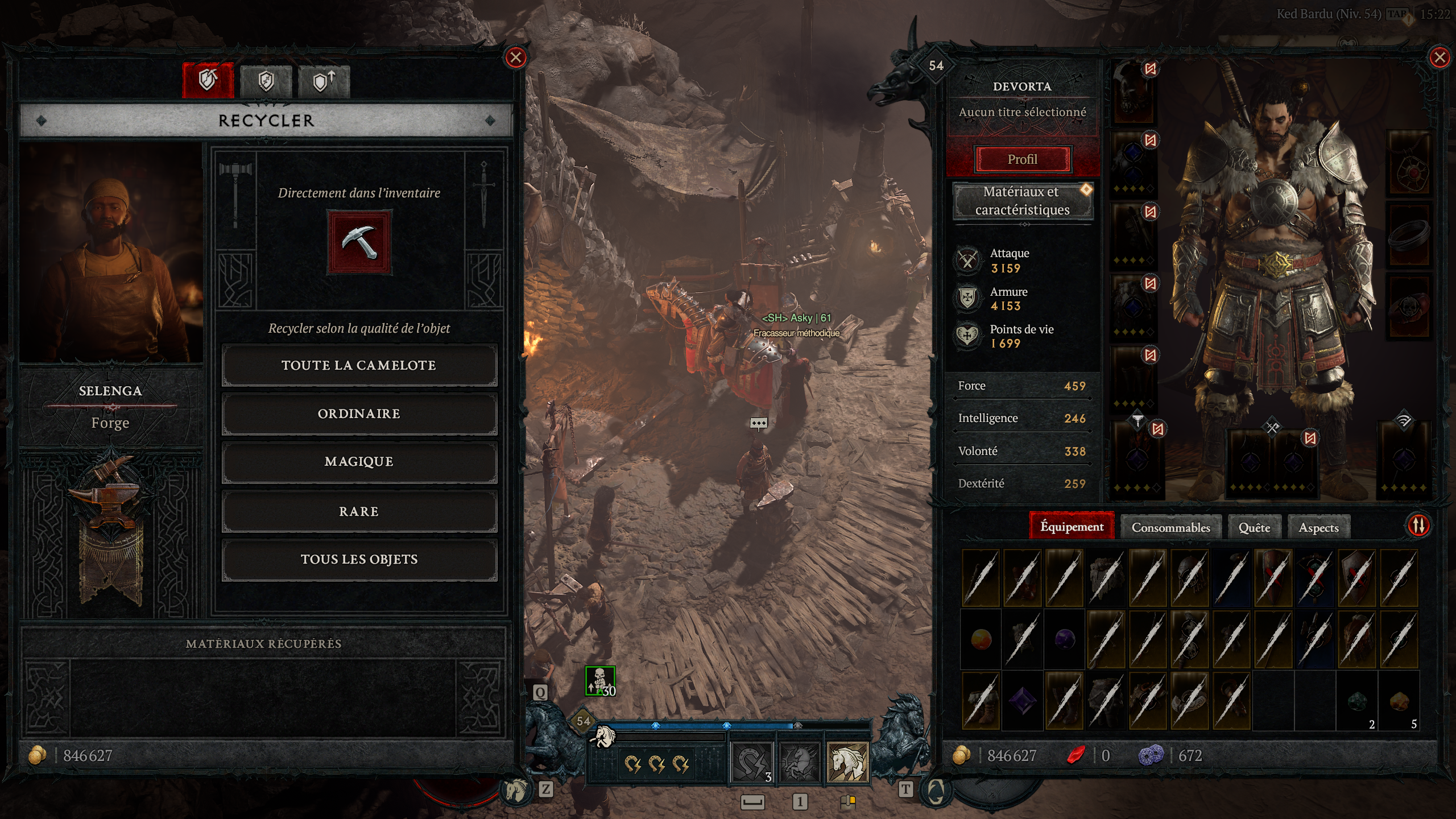Open the Profil page

(x=1022, y=159)
